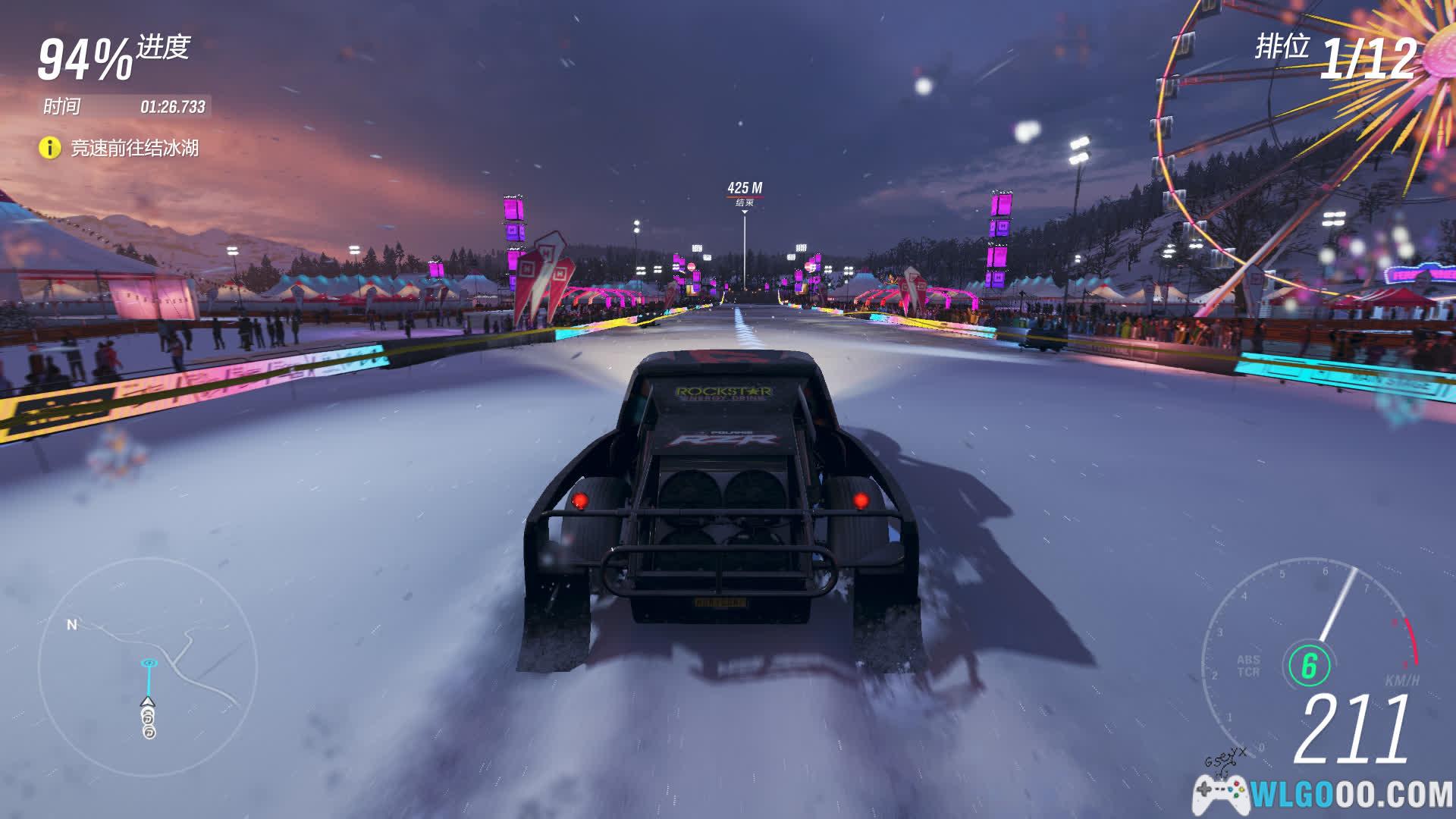
Task: Click the blue destination marker on minimap
Action: click(x=149, y=664)
